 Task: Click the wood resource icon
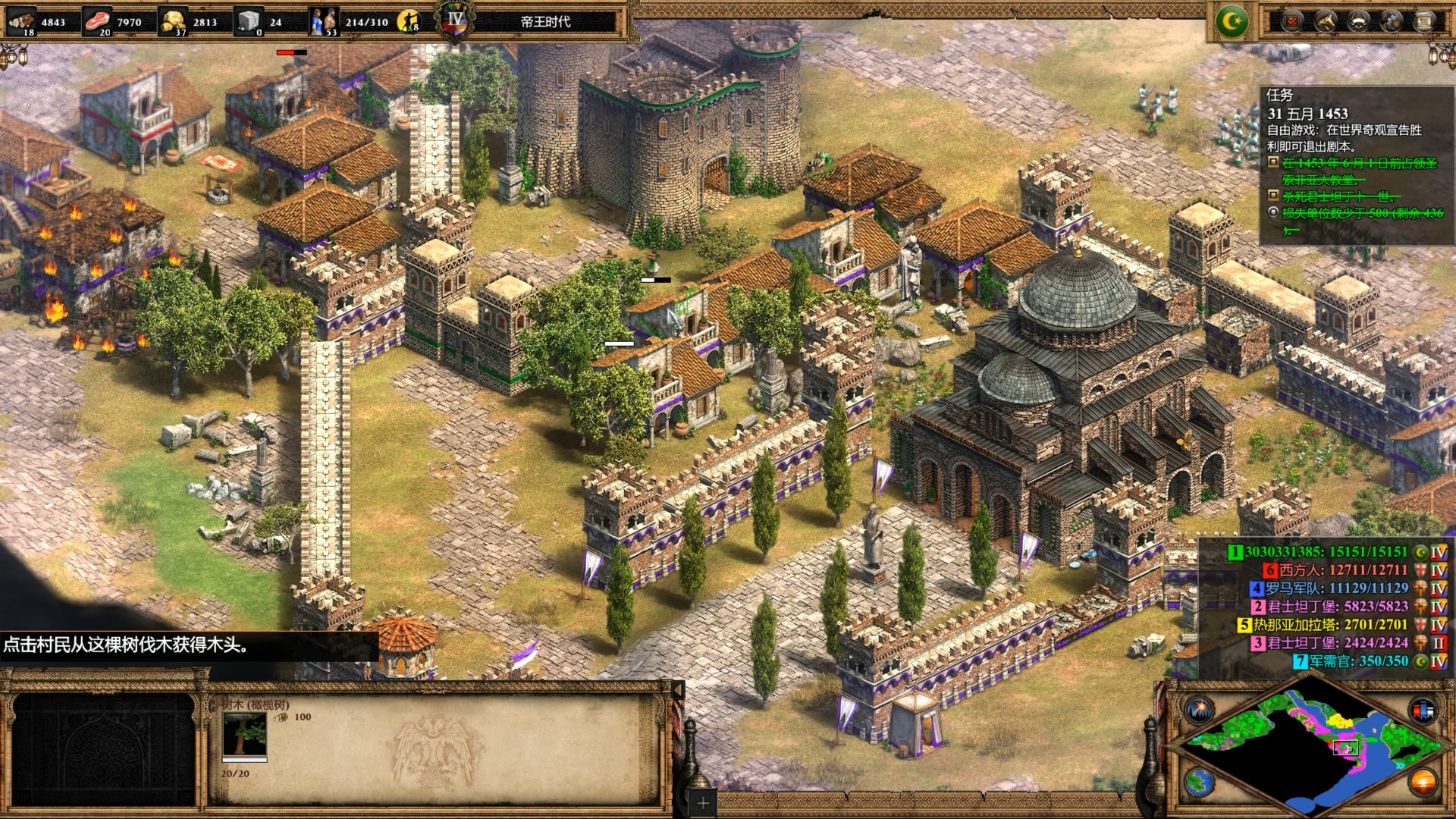click(x=21, y=20)
